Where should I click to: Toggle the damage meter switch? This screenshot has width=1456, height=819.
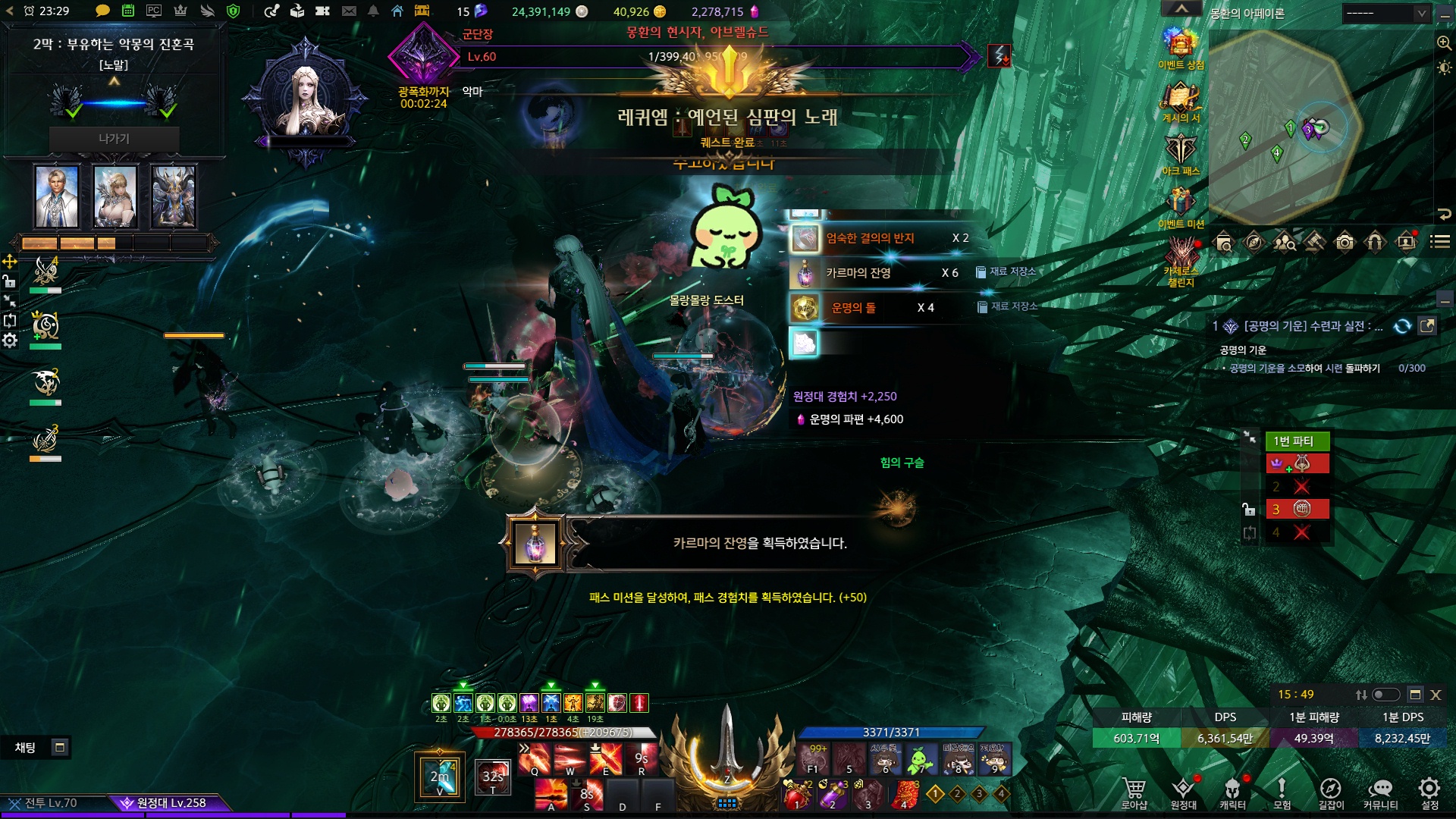coord(1385,695)
